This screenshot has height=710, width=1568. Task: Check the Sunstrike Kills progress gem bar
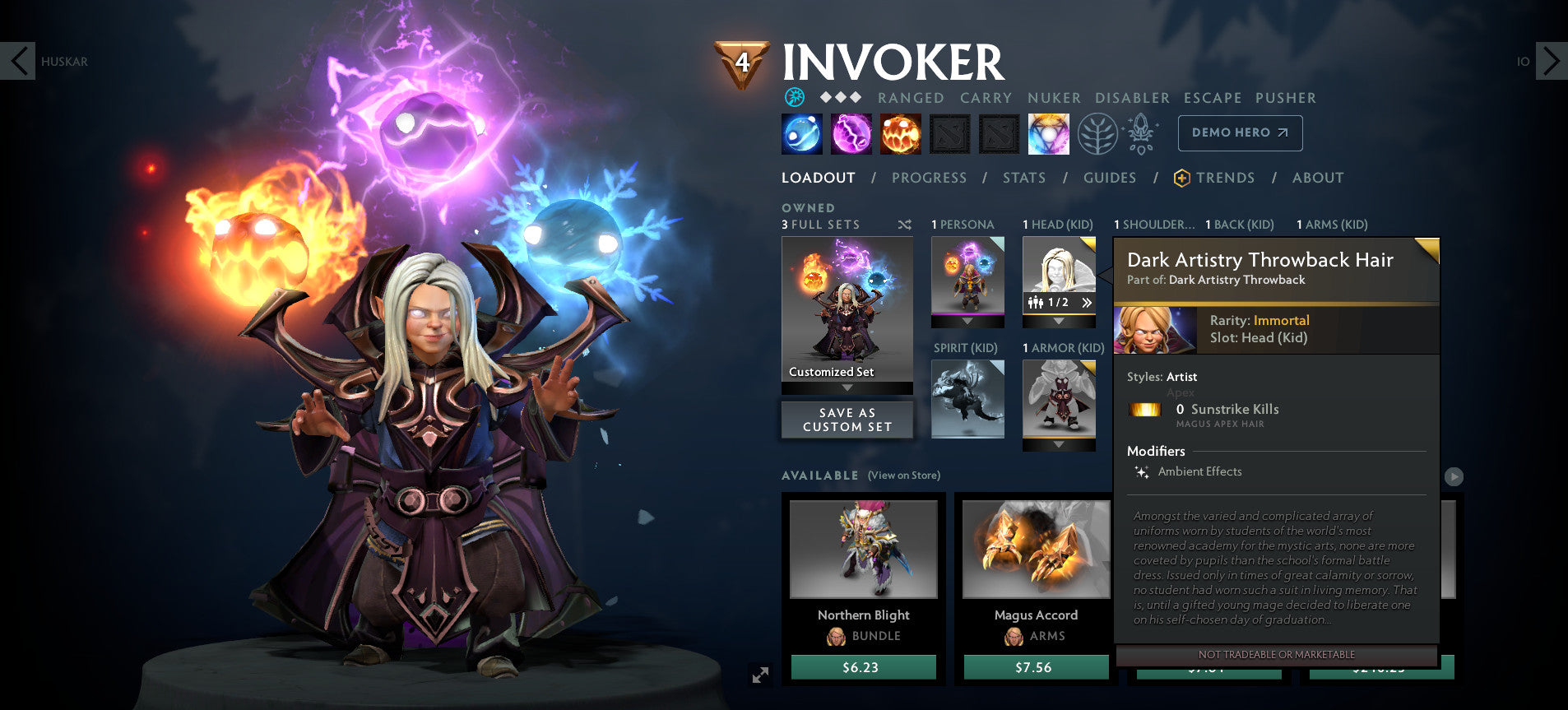tap(1145, 410)
